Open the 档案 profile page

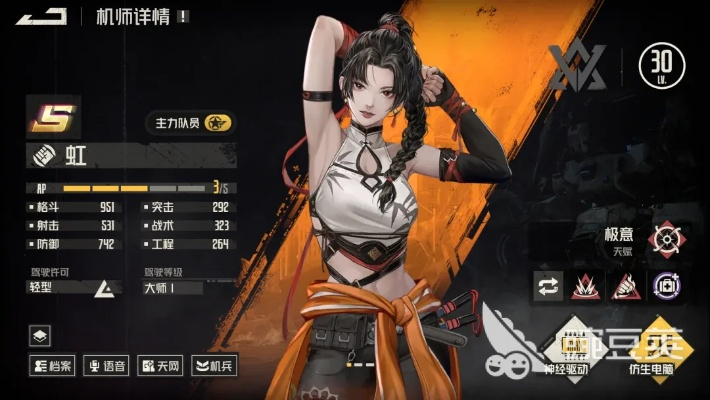pyautogui.click(x=53, y=366)
